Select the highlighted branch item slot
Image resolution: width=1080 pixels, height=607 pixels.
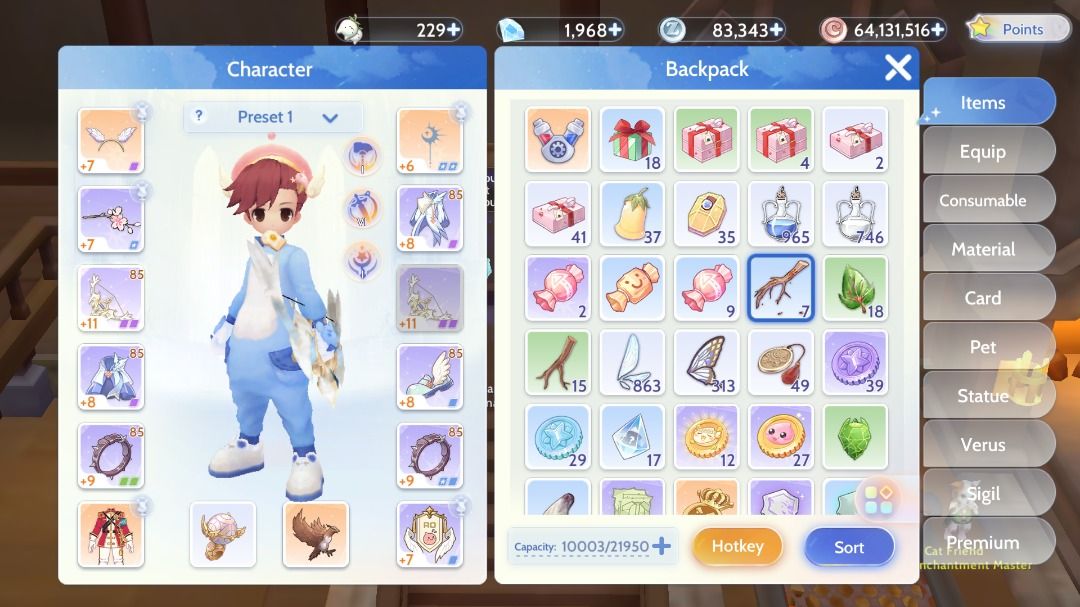pyautogui.click(x=781, y=287)
